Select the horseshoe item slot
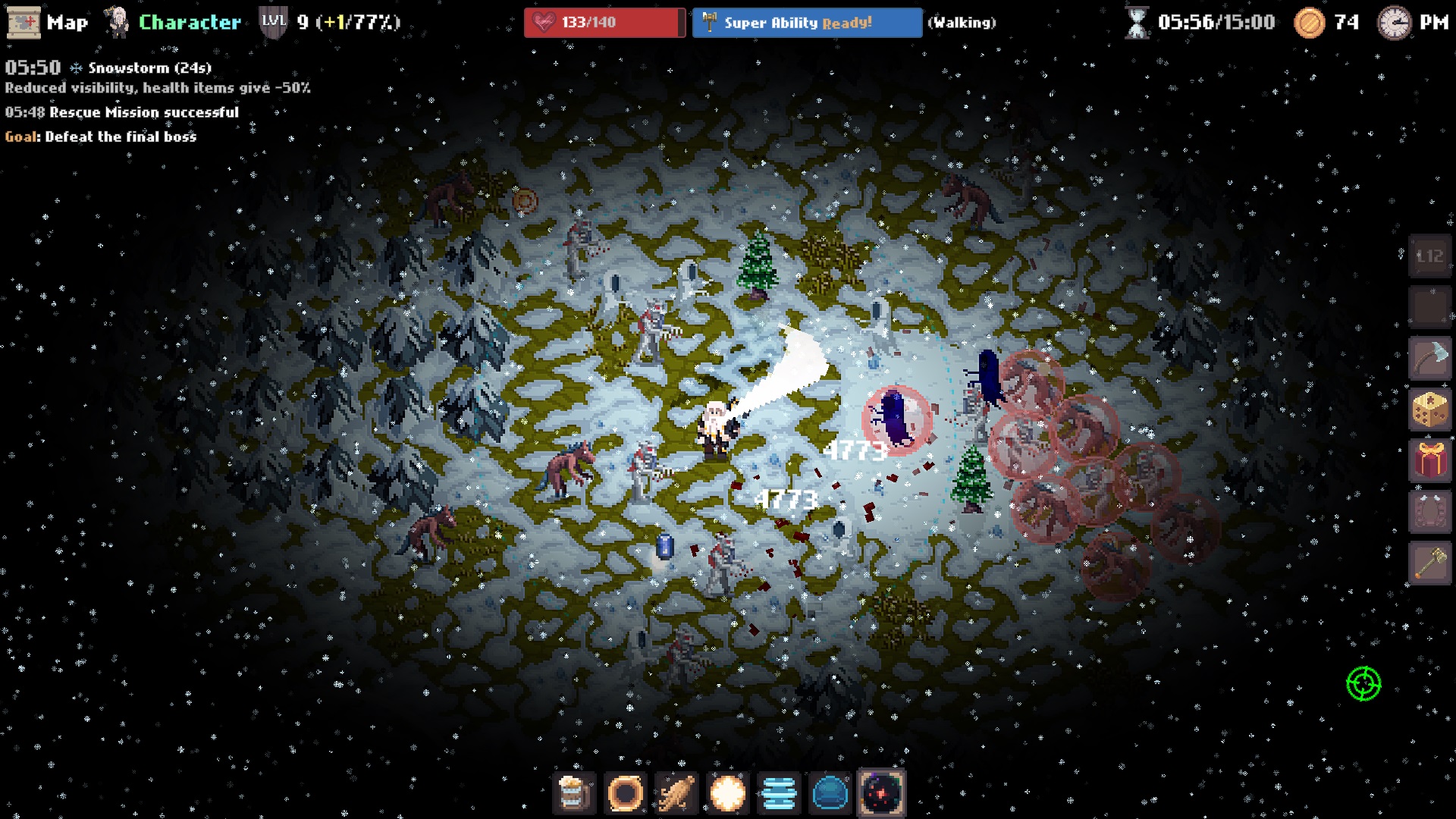This screenshot has width=1456, height=819. coord(1429,512)
